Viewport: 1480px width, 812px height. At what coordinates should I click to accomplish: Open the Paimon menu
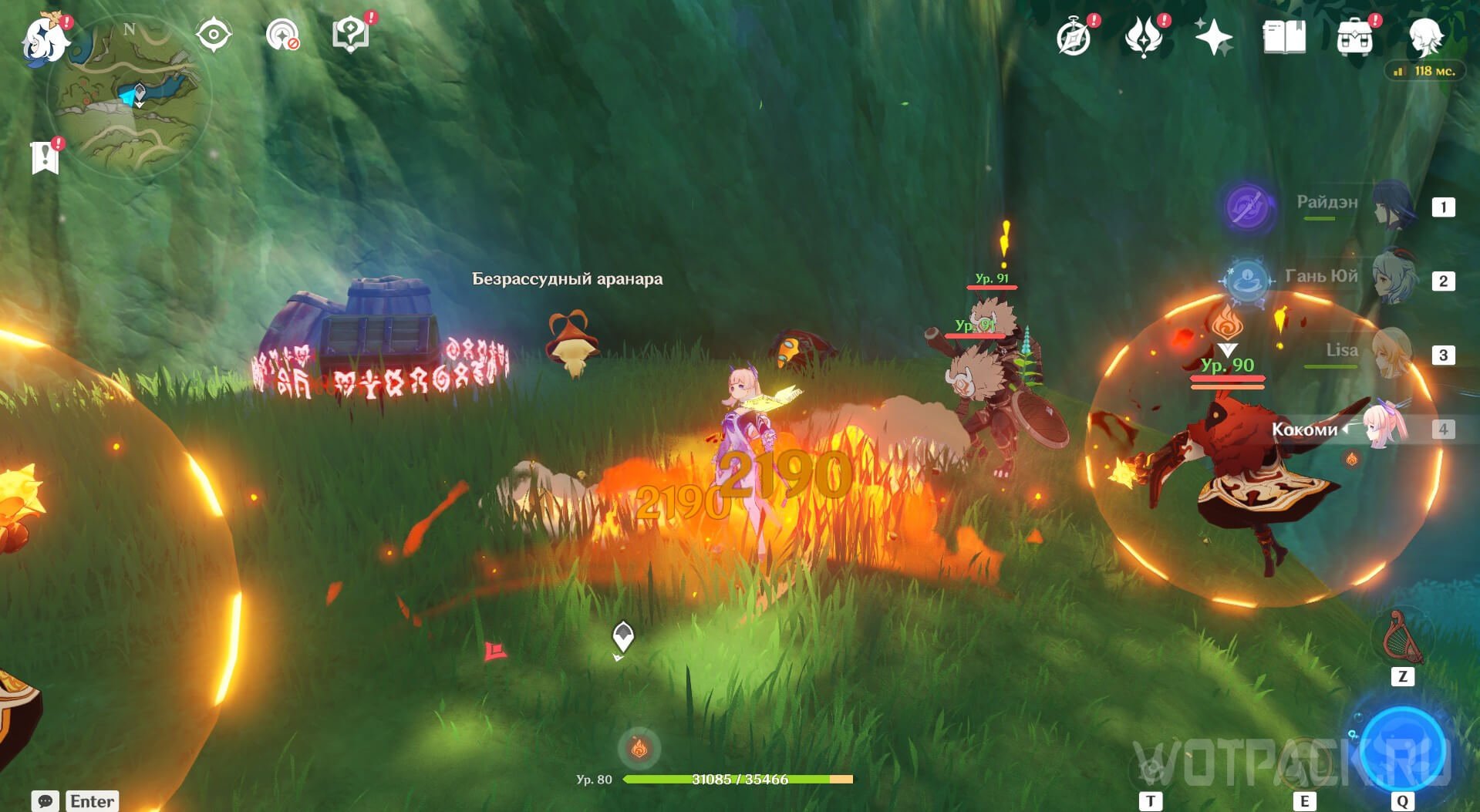(x=45, y=39)
